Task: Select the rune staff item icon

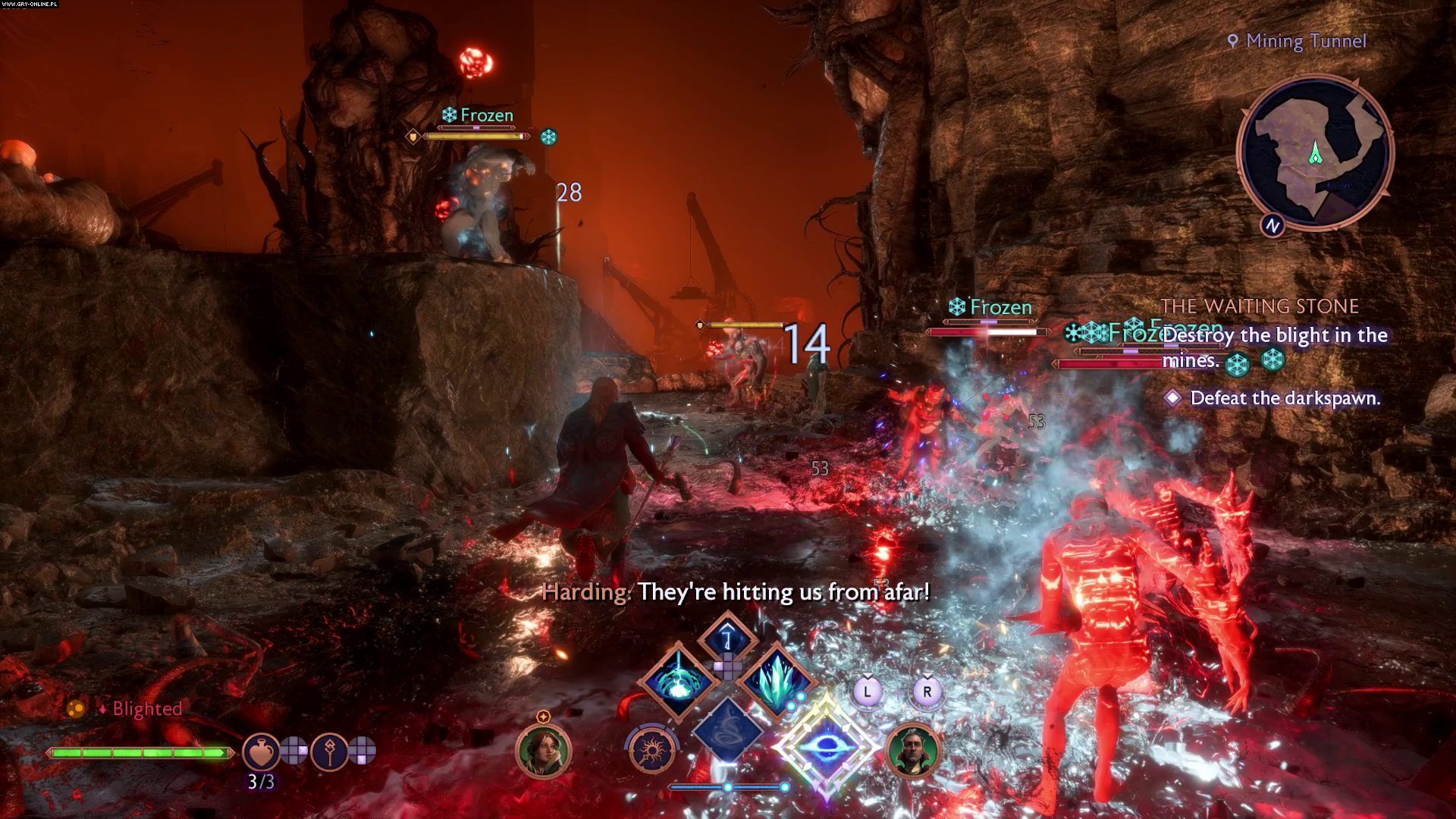Action: 328,751
